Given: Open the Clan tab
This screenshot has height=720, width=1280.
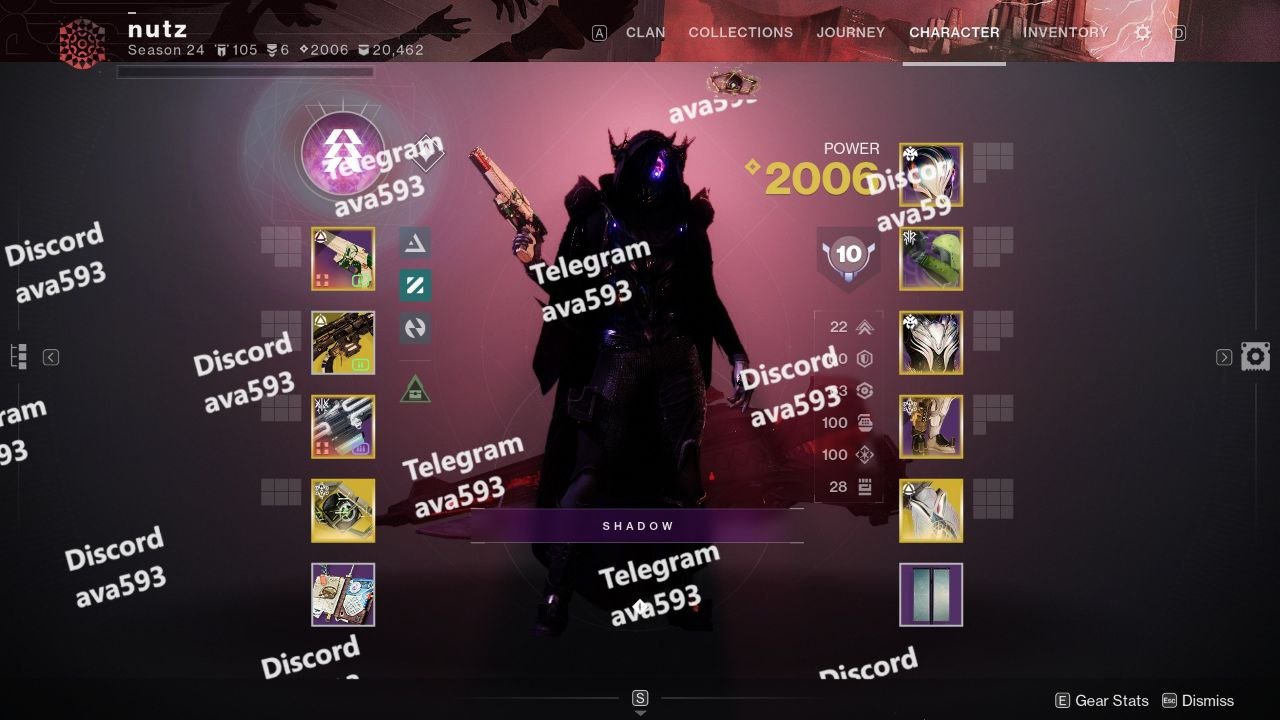Looking at the screenshot, I should point(645,32).
